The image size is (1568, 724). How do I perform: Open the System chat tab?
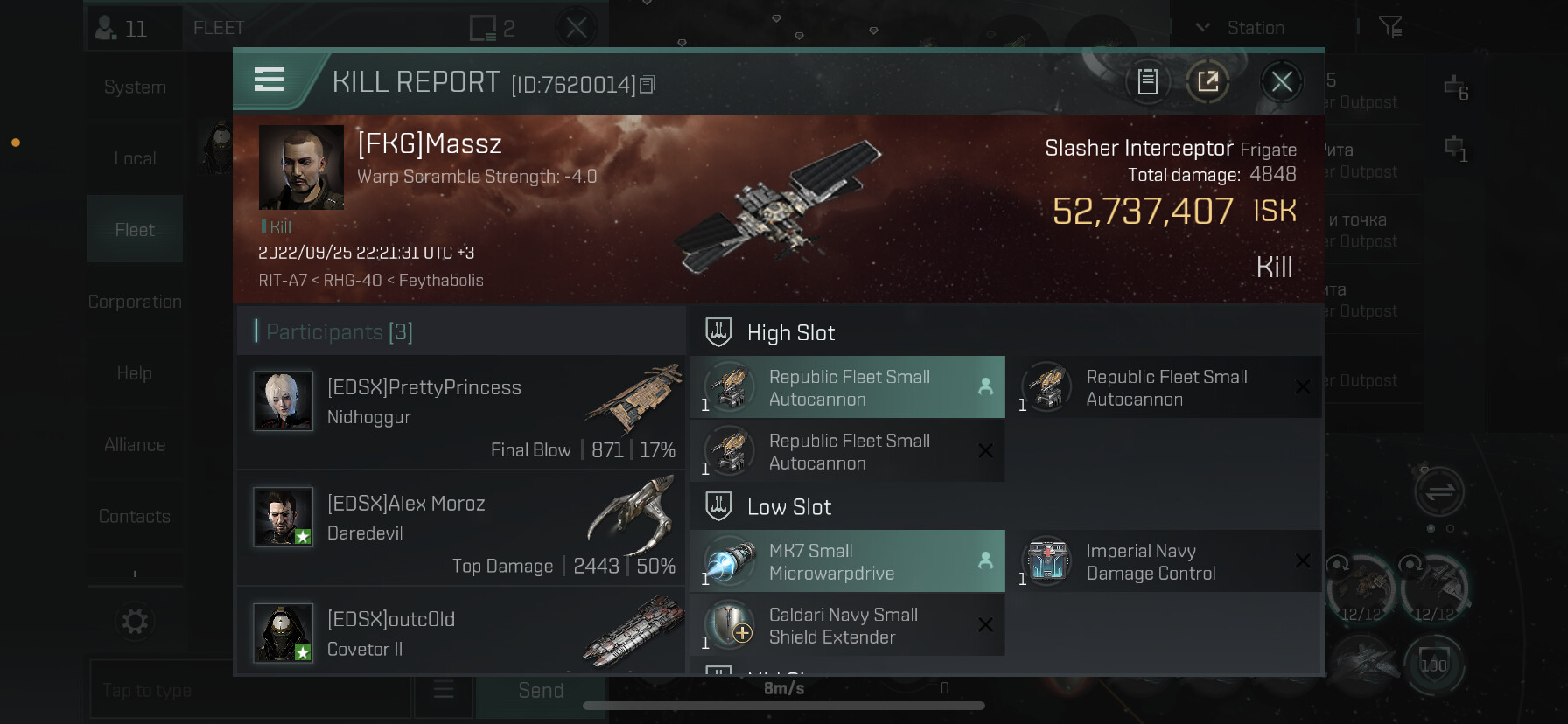135,87
